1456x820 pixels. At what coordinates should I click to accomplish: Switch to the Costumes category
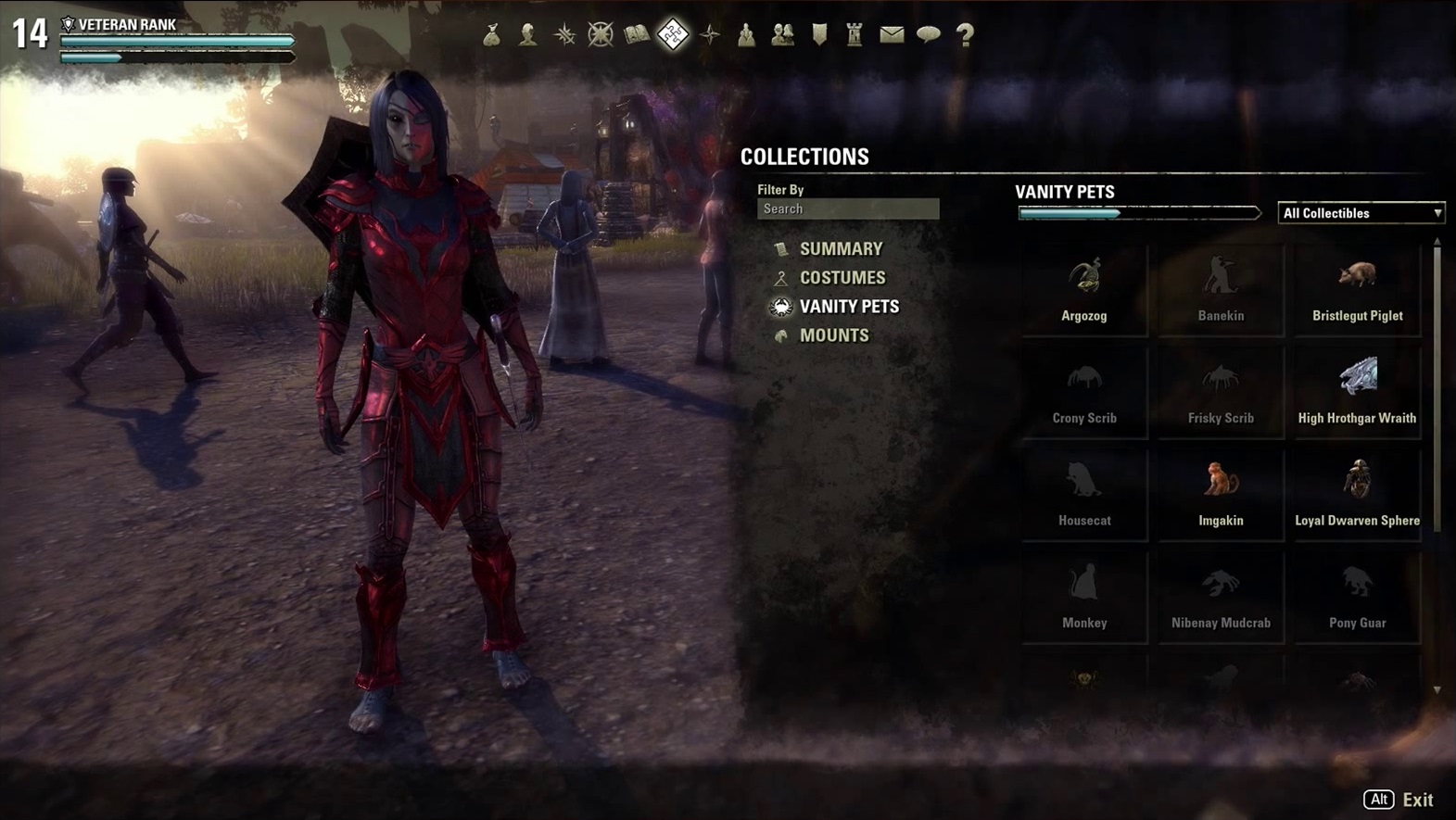point(842,278)
